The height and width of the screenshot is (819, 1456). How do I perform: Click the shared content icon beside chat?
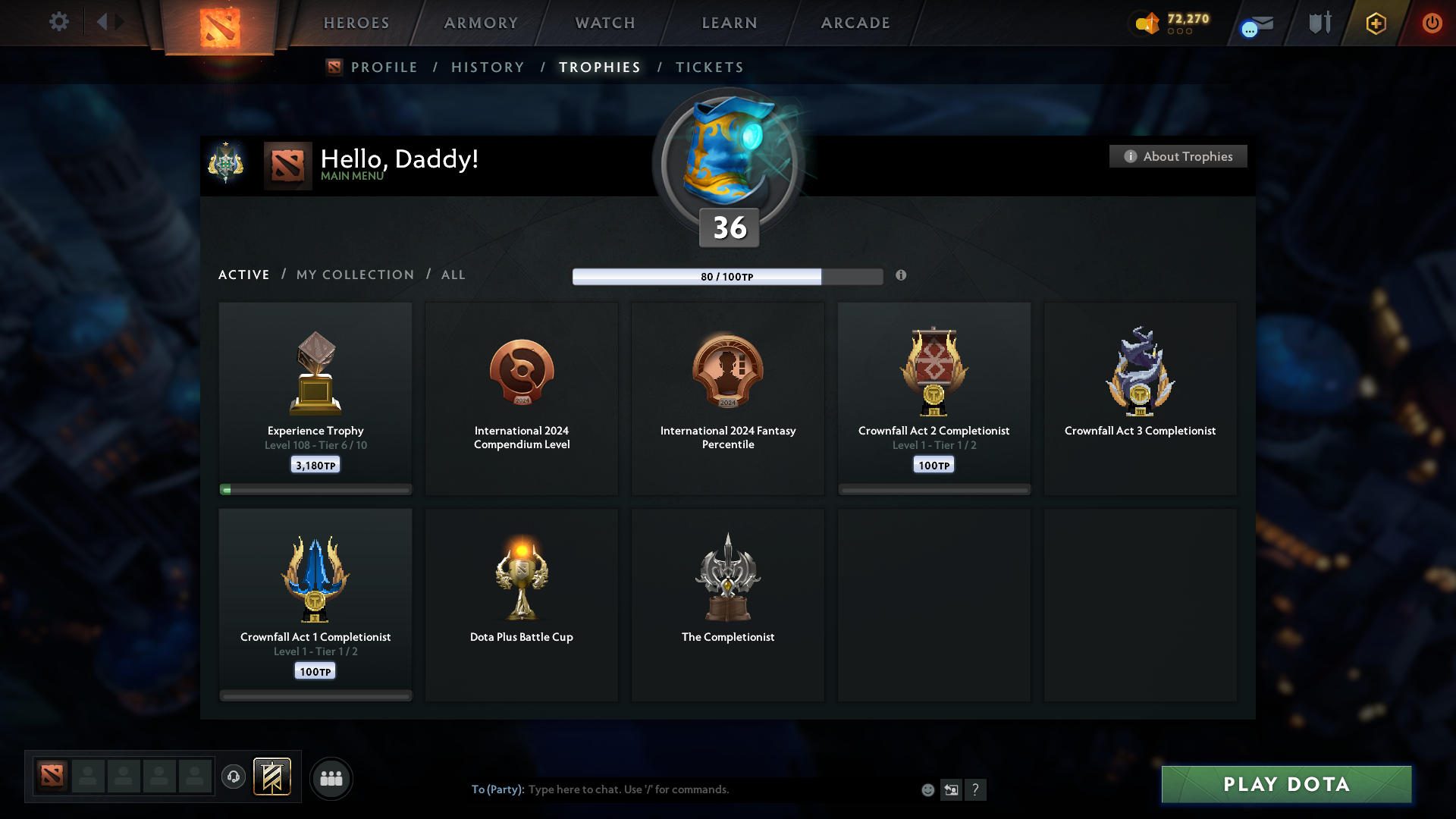952,789
